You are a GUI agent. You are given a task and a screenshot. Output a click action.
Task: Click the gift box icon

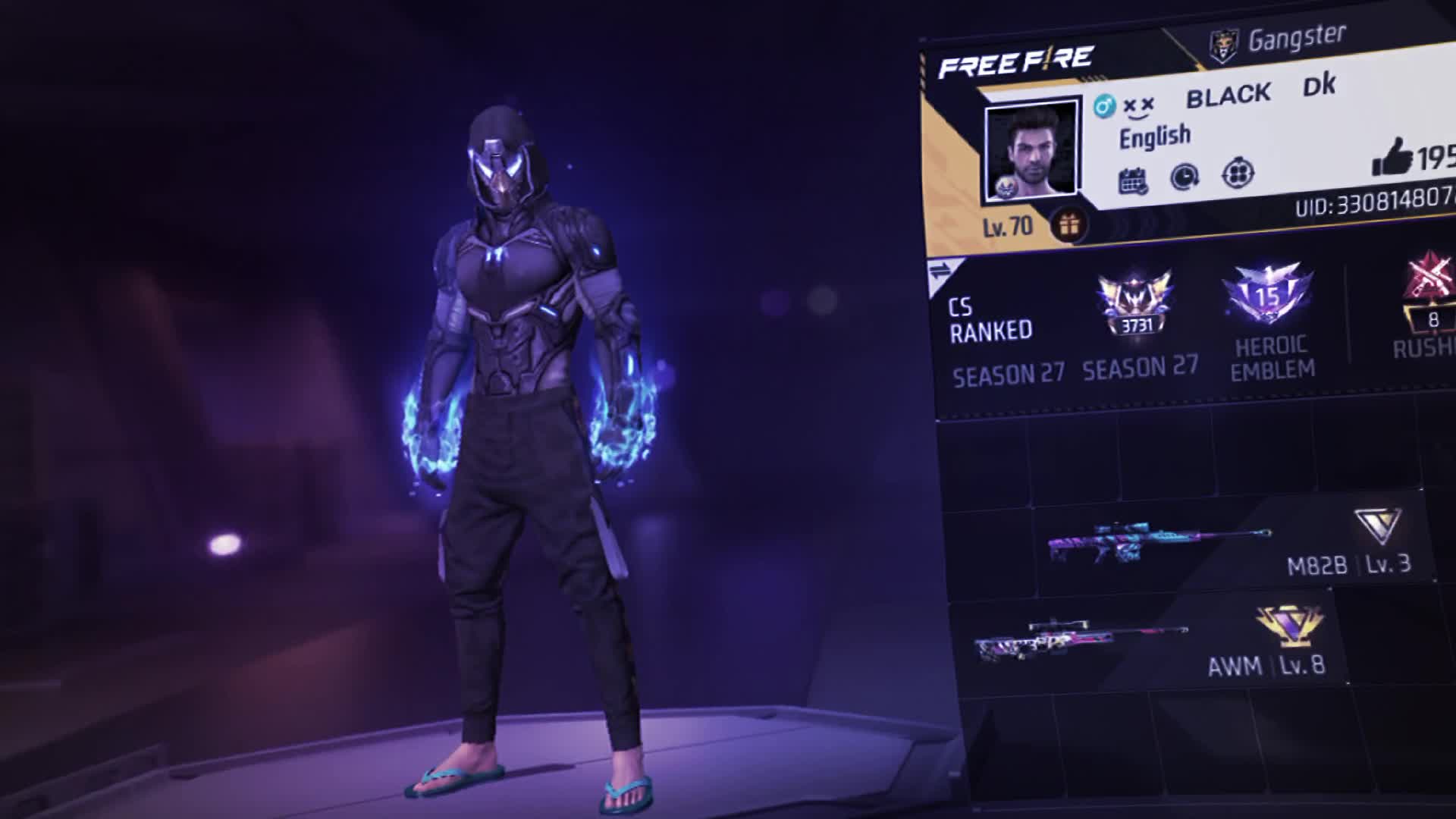click(x=1069, y=225)
